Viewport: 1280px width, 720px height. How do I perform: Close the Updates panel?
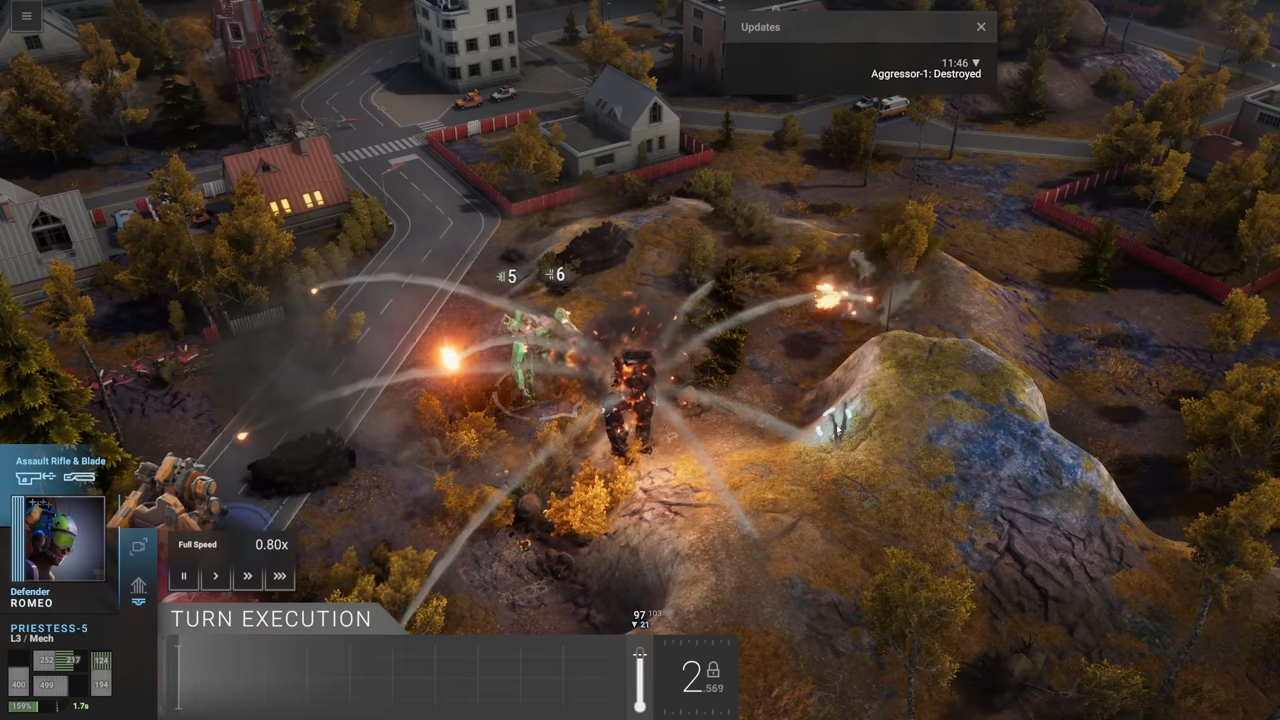[x=981, y=27]
